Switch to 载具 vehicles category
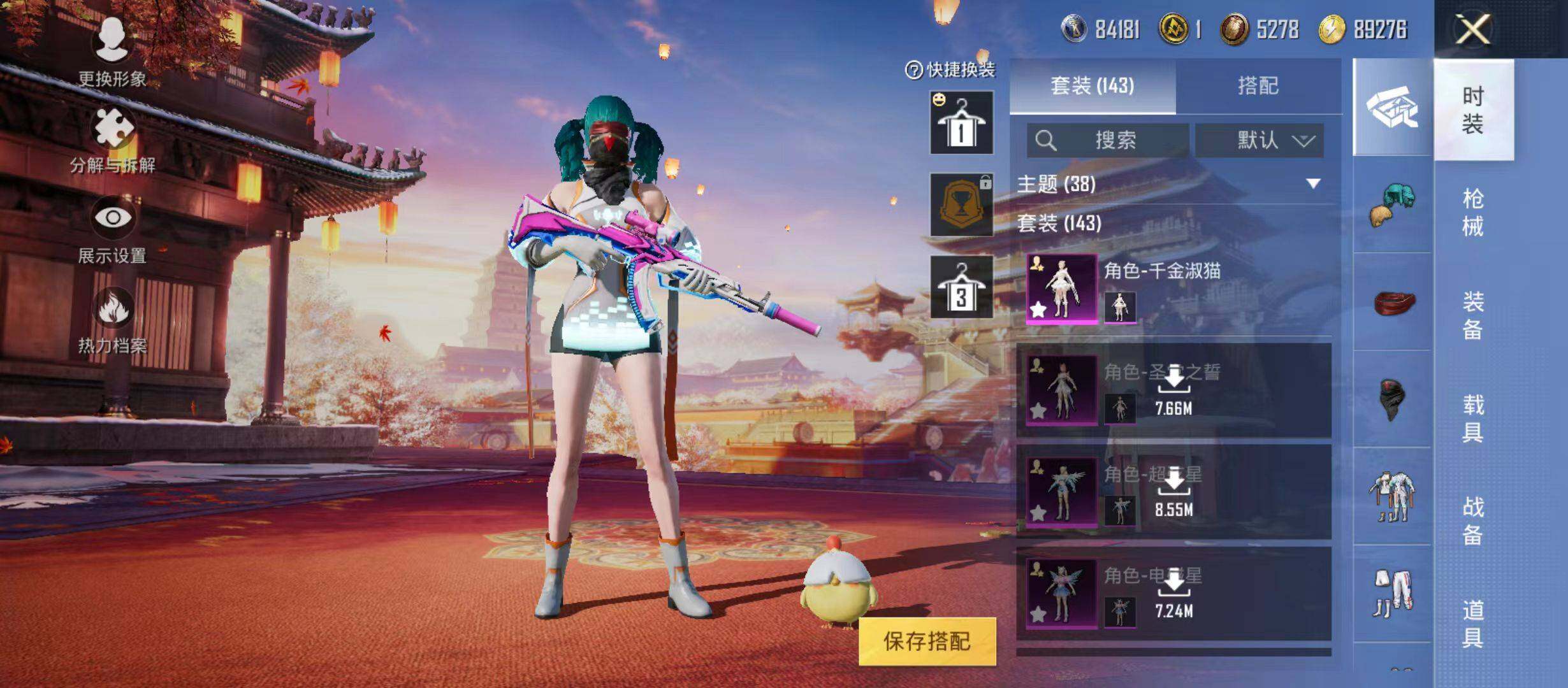 (1472, 418)
